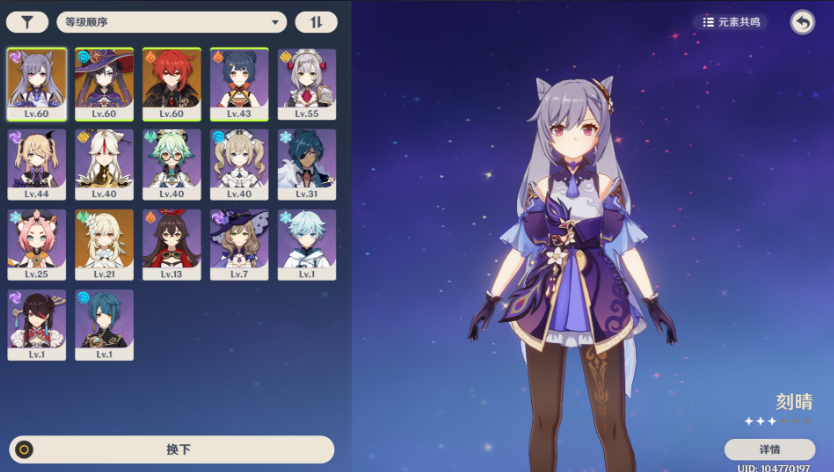Choose Lv.60 Diluc character card
The image size is (834, 472).
pyautogui.click(x=172, y=84)
